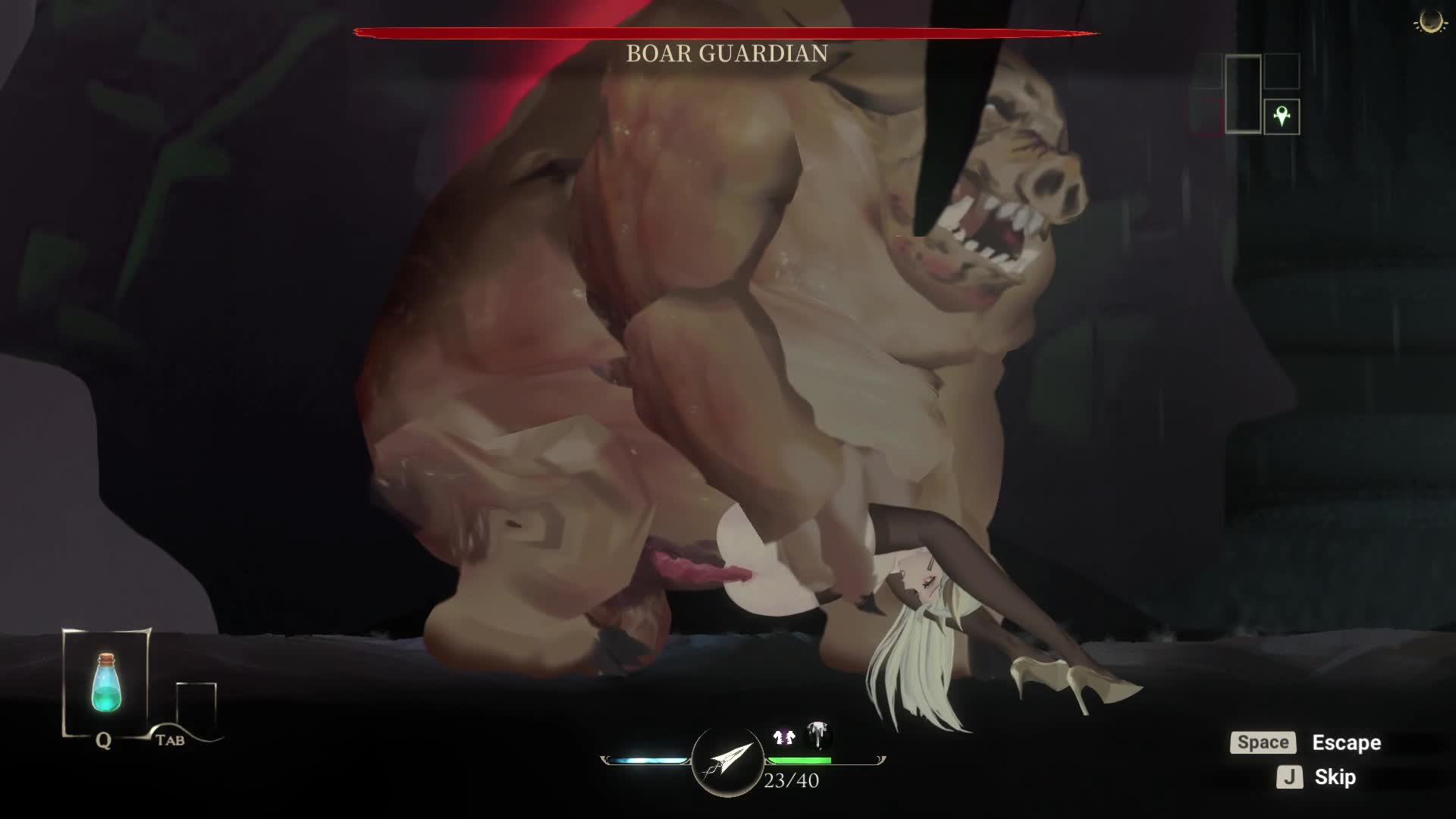Click the green marker on the minimap
The image size is (1456, 819).
tap(1282, 117)
